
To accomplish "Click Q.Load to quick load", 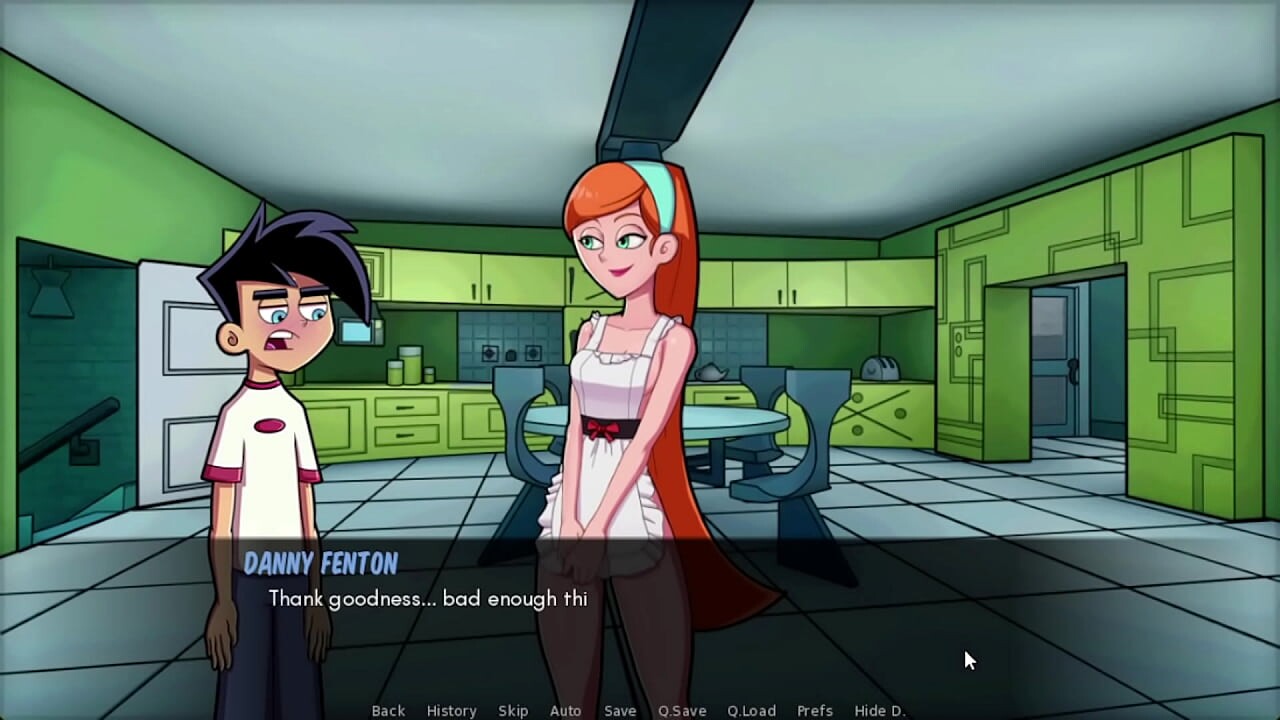I will tap(751, 711).
